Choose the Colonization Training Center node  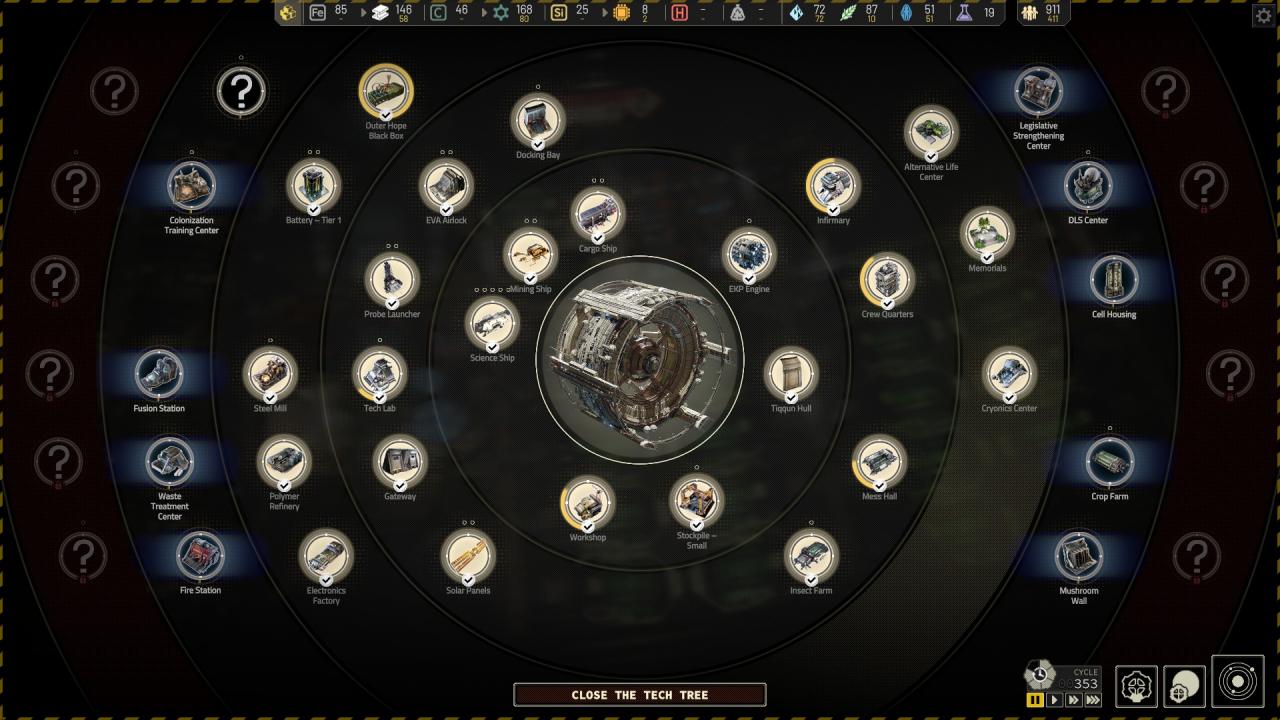tap(191, 186)
